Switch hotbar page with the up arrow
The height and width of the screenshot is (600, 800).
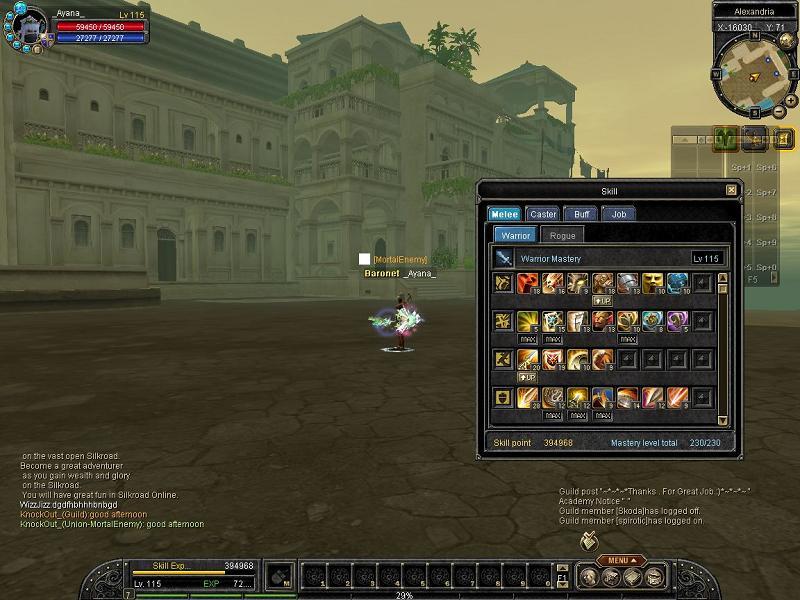click(563, 568)
